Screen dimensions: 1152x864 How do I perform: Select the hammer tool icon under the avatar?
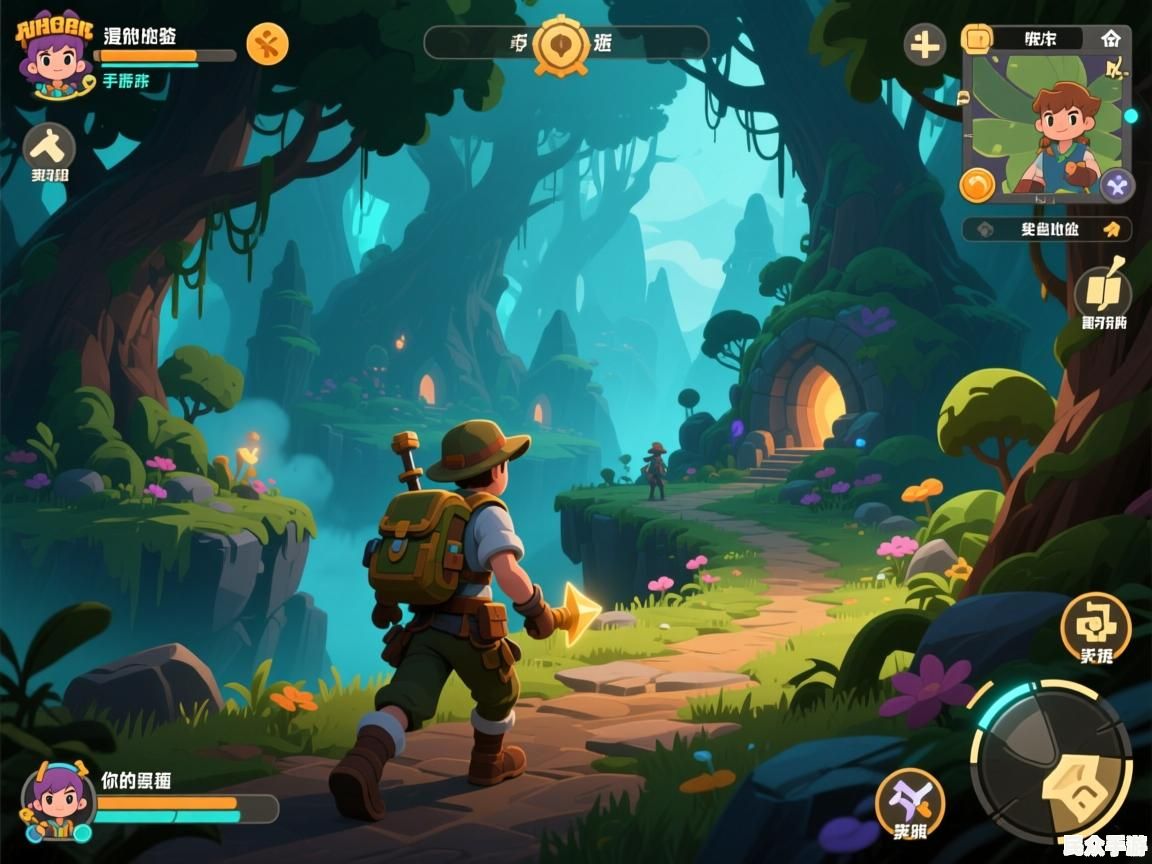(49, 148)
